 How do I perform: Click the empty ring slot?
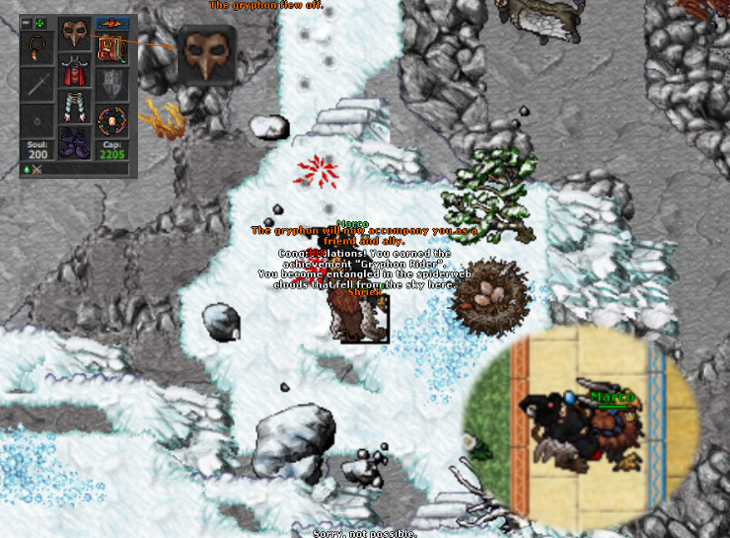point(39,121)
